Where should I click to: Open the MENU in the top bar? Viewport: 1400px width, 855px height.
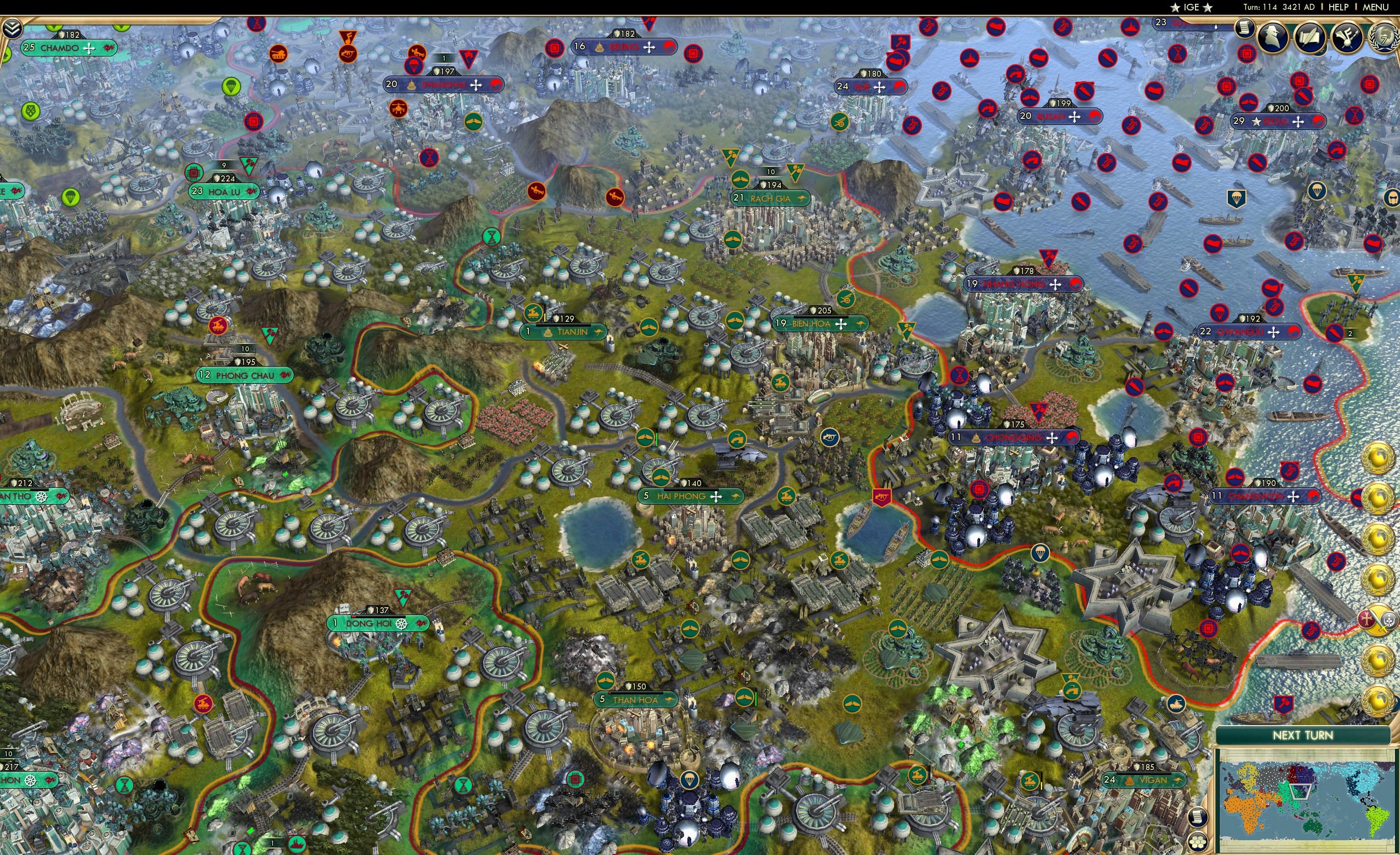pos(1373,7)
